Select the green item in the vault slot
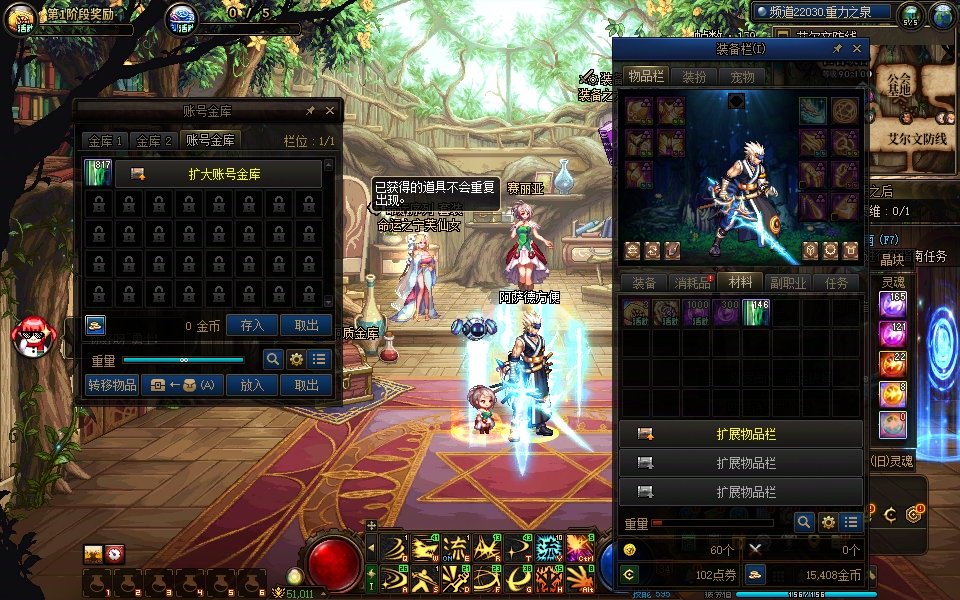This screenshot has height=600, width=960. 99,173
